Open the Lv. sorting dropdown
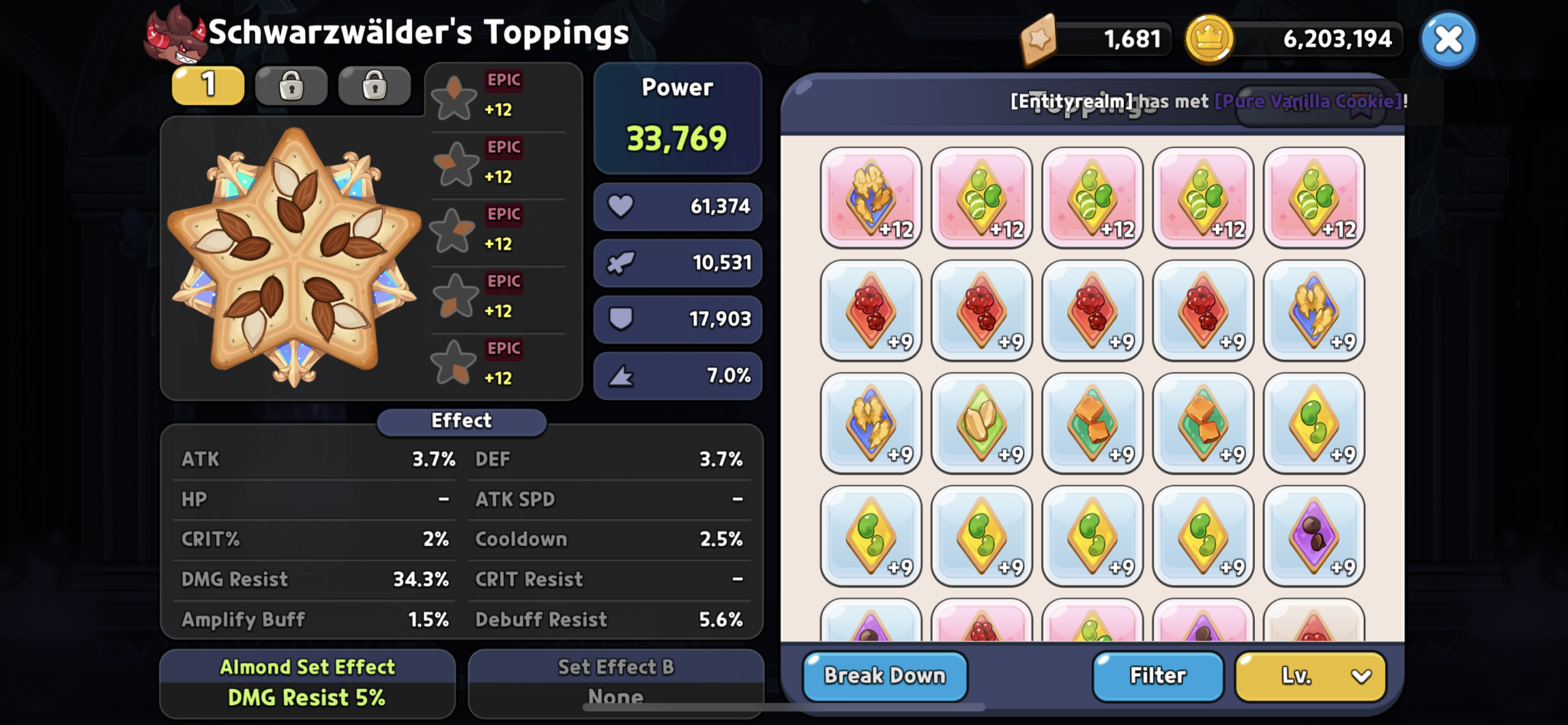 pyautogui.click(x=1309, y=676)
